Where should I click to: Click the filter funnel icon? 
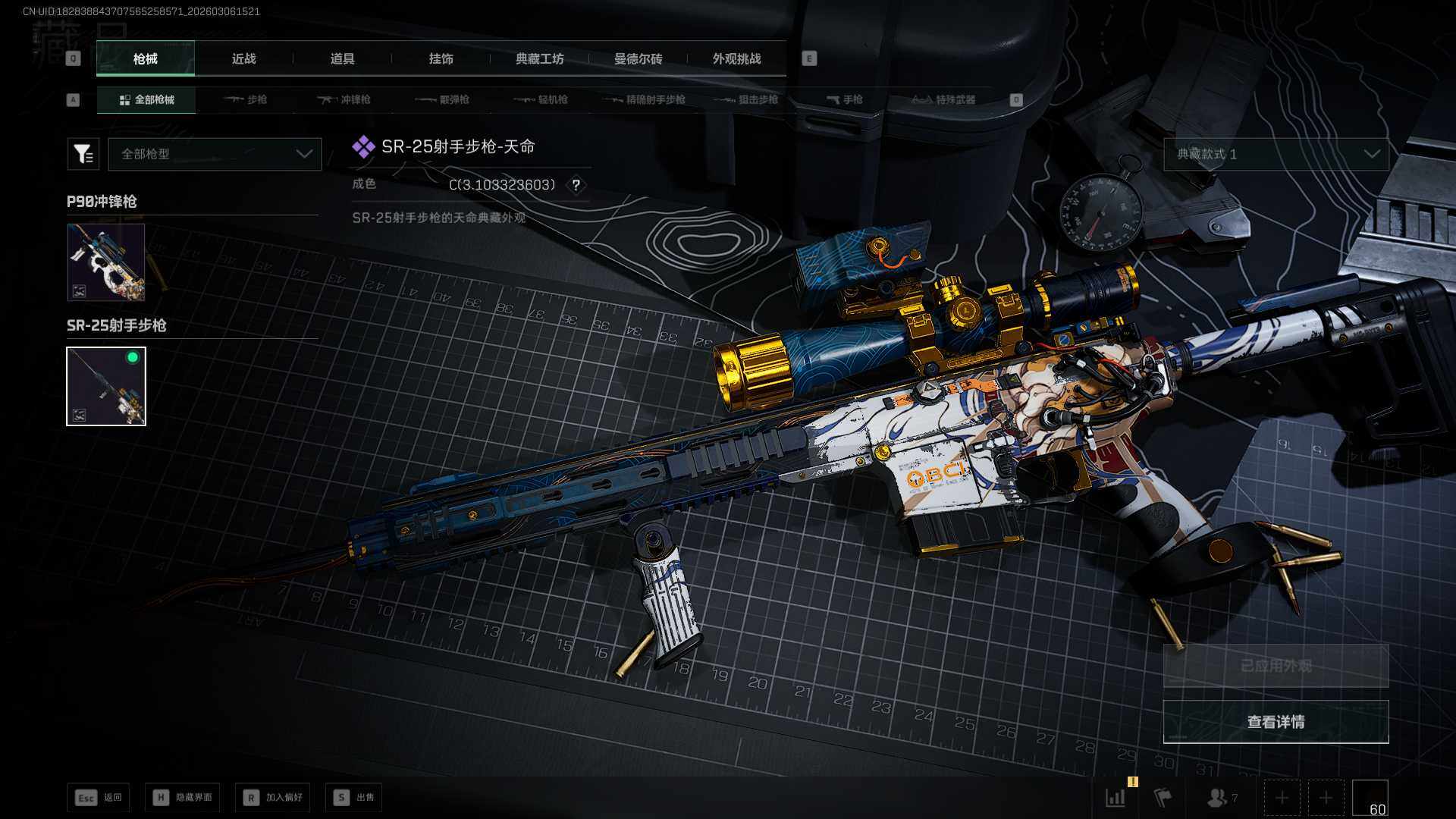click(x=83, y=154)
